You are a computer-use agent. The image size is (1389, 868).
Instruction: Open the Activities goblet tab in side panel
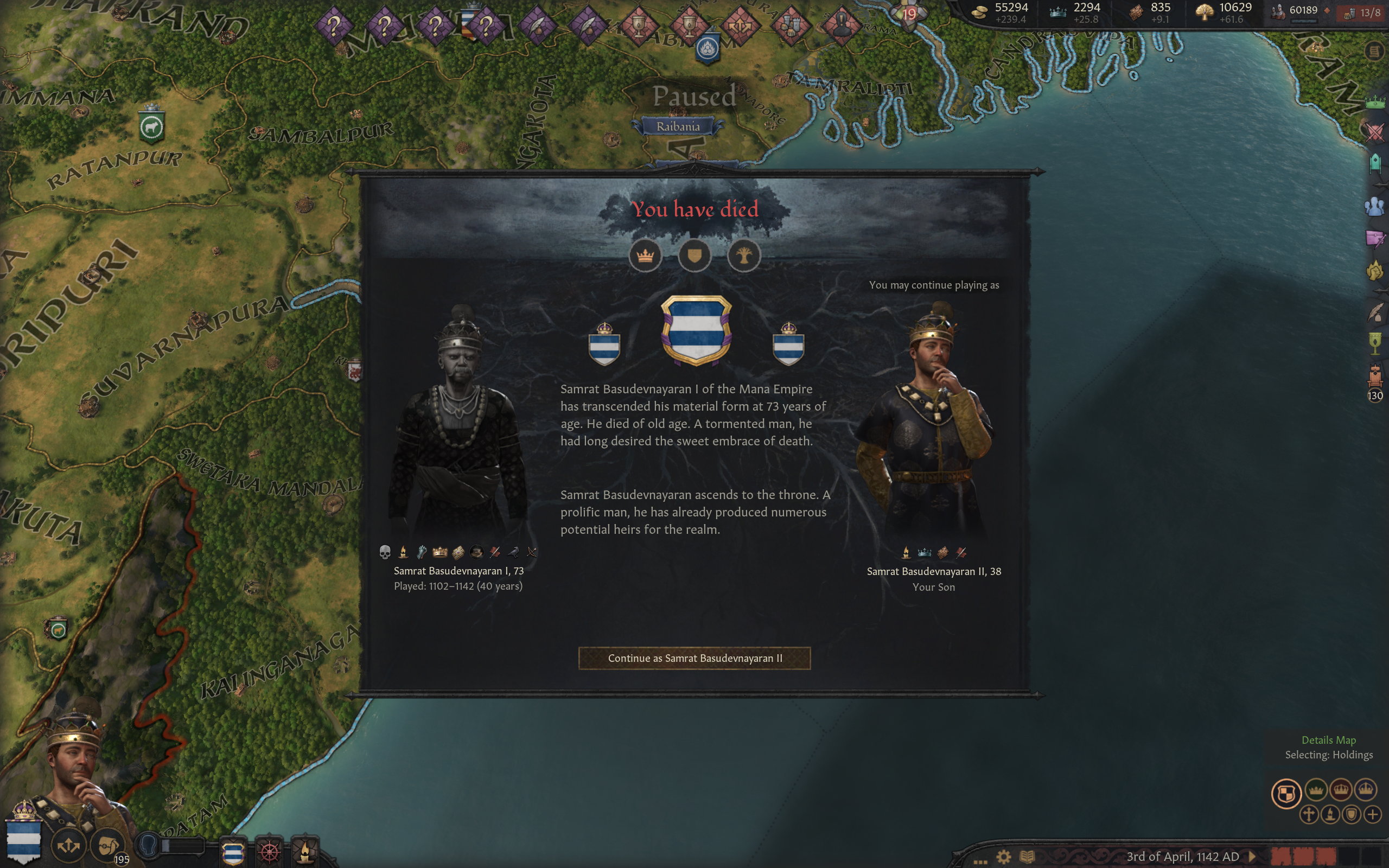[1375, 344]
